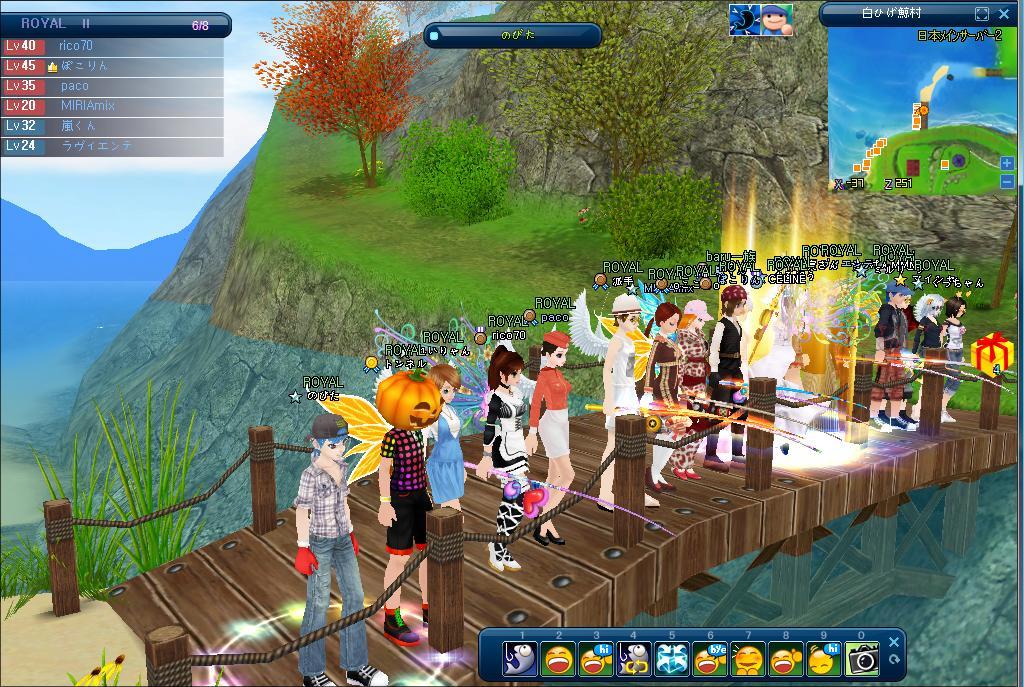Activate the ice cube arrows skill
The height and width of the screenshot is (687, 1024).
point(672,659)
